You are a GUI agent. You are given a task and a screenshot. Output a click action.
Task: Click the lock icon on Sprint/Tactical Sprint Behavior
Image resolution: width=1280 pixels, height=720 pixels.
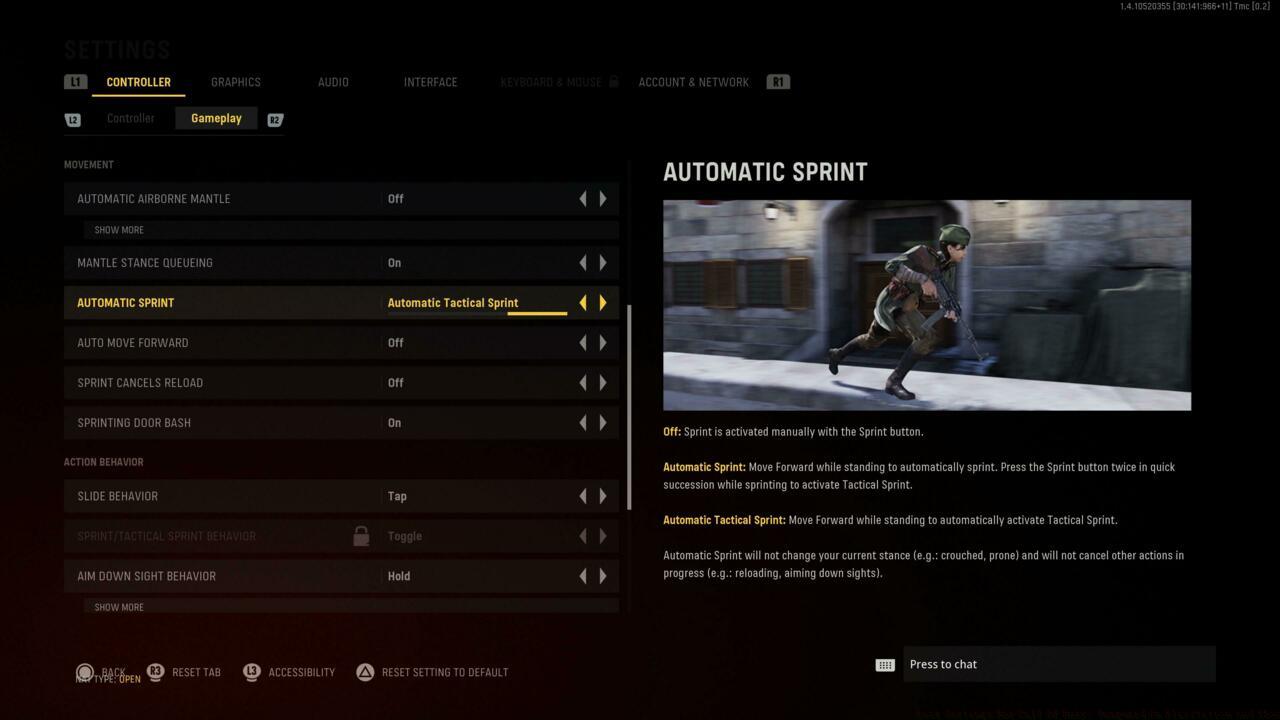361,536
